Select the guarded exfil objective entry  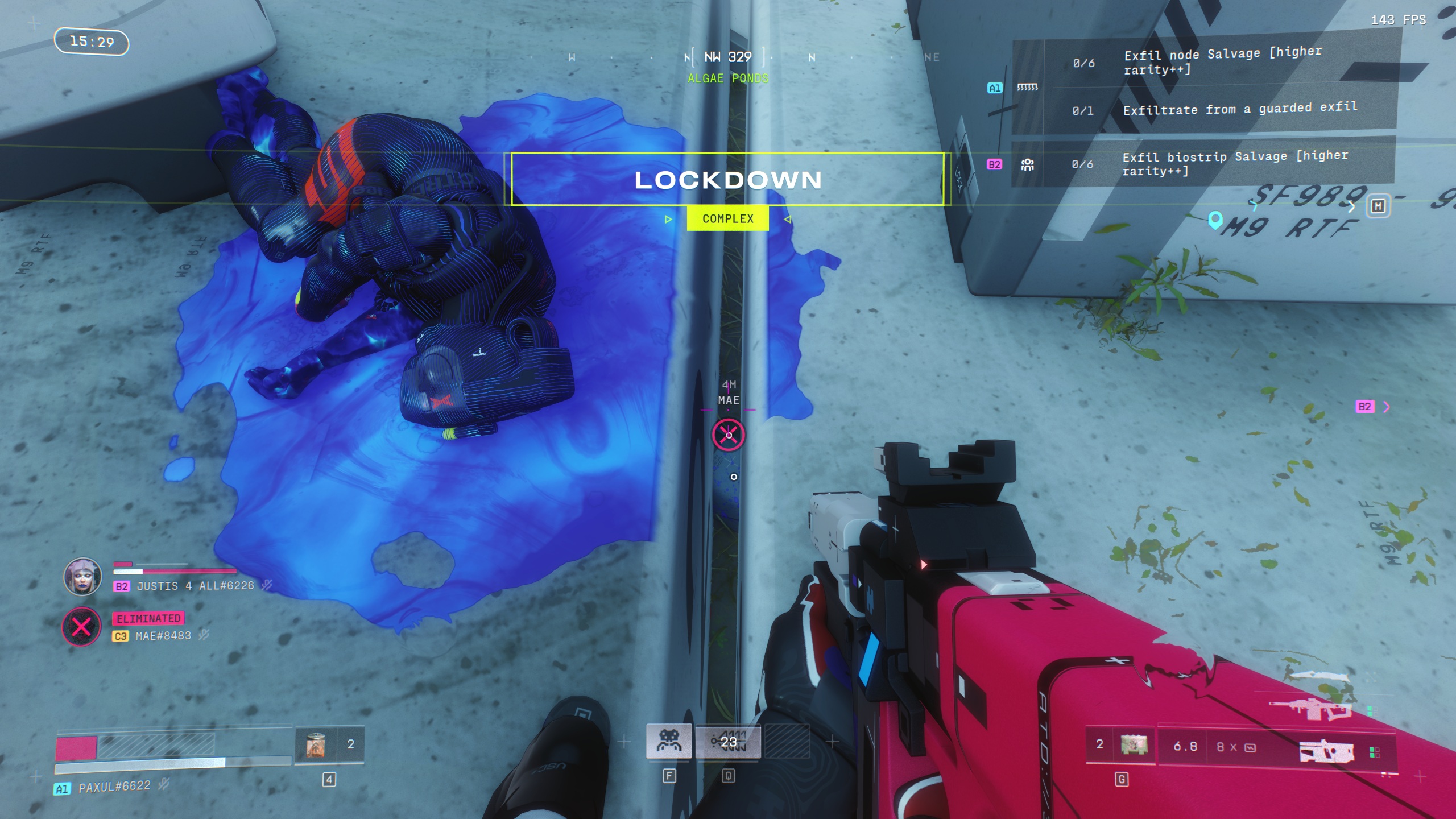pyautogui.click(x=1240, y=109)
